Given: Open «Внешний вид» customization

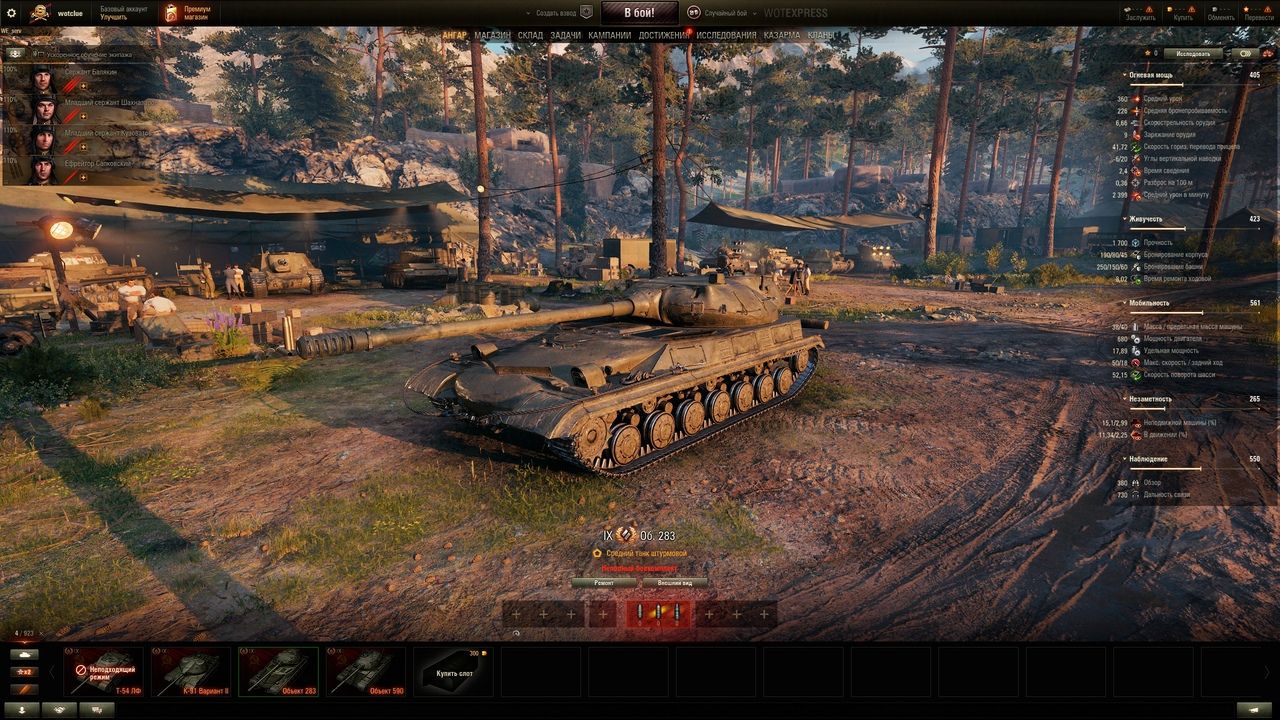Looking at the screenshot, I should (674, 582).
